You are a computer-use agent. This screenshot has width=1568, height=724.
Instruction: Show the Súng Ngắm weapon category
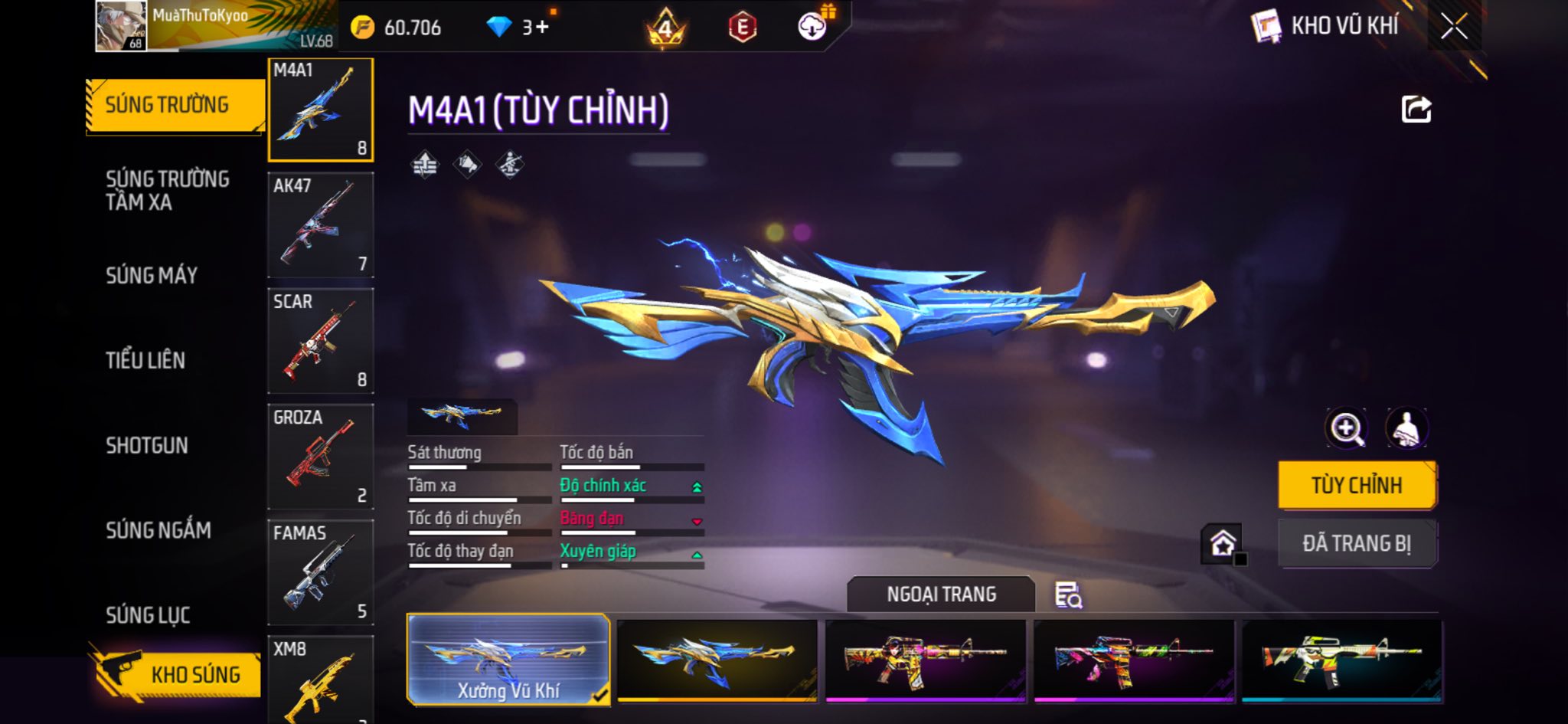(158, 530)
